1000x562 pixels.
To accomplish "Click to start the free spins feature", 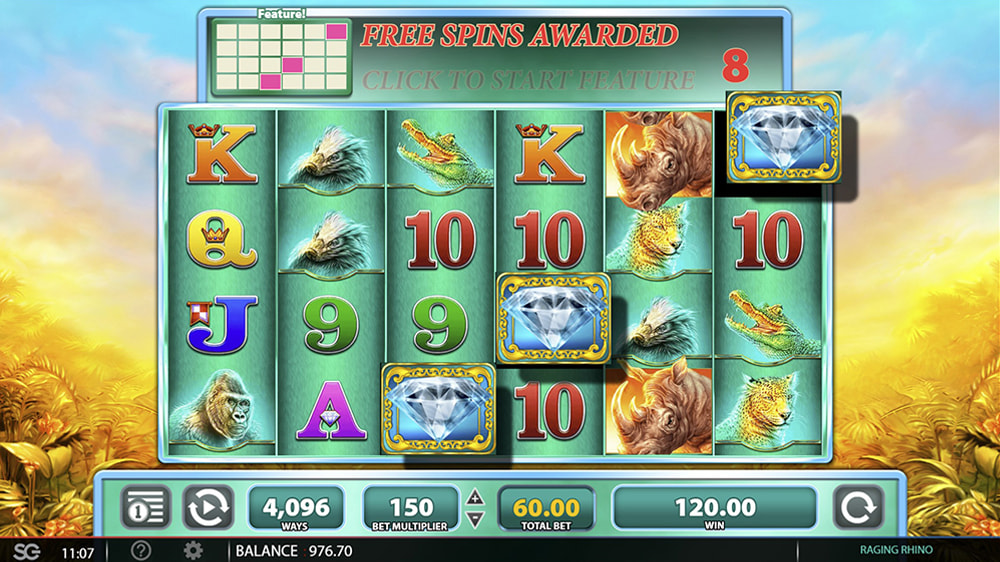I will 528,79.
